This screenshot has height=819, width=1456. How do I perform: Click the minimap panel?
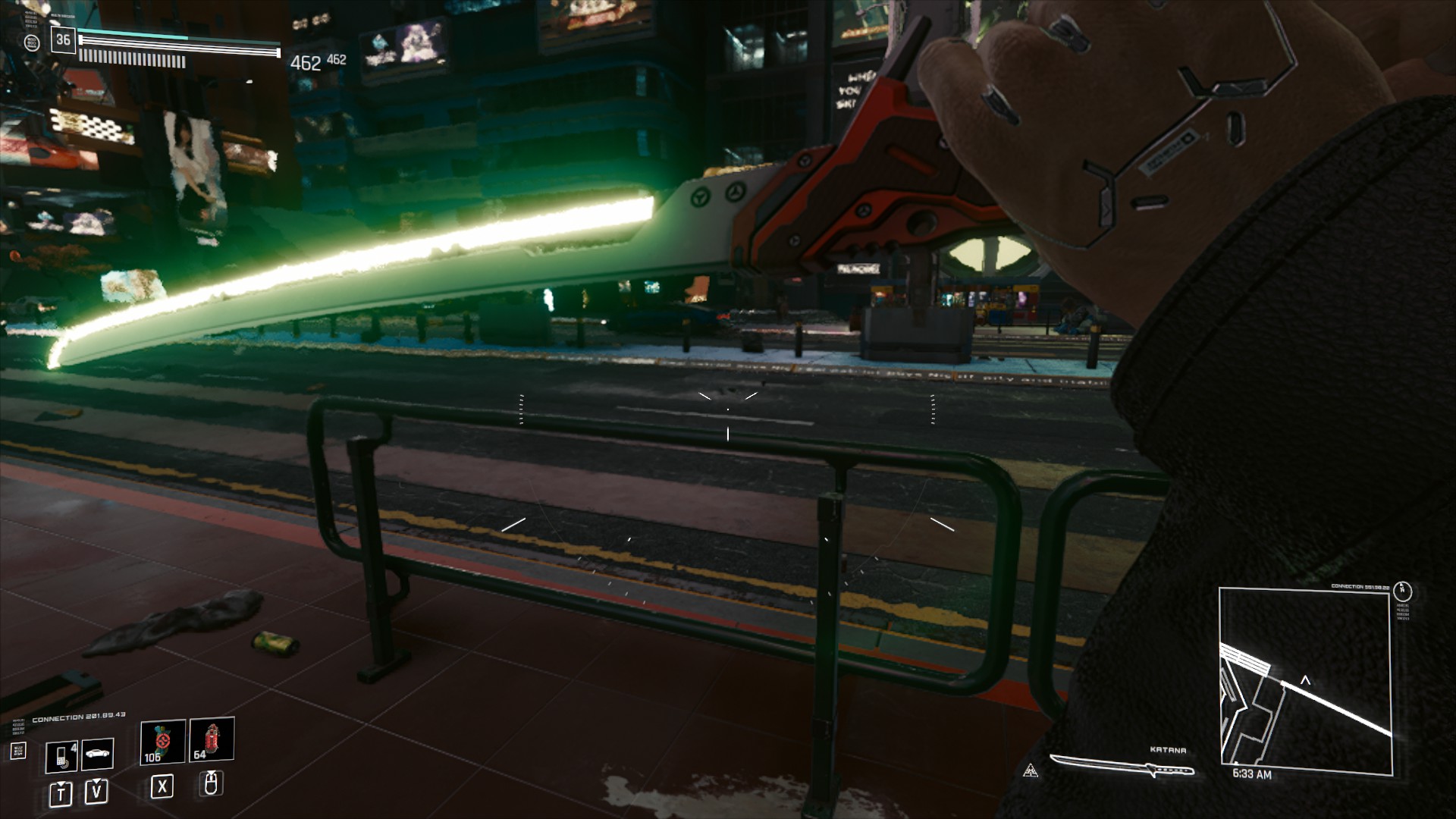1306,681
